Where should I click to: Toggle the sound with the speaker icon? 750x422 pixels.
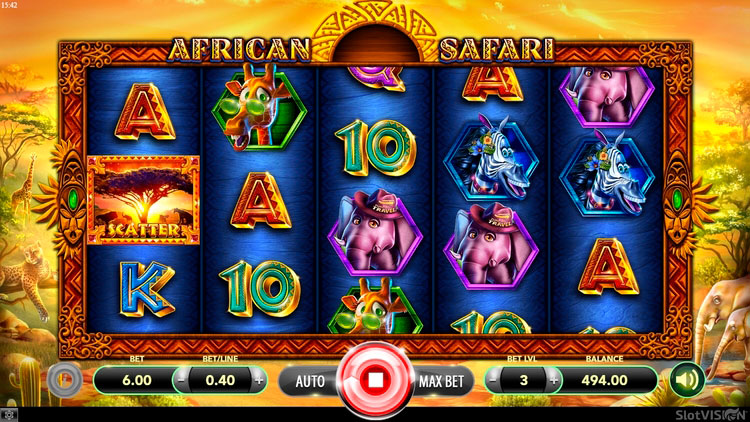click(685, 380)
